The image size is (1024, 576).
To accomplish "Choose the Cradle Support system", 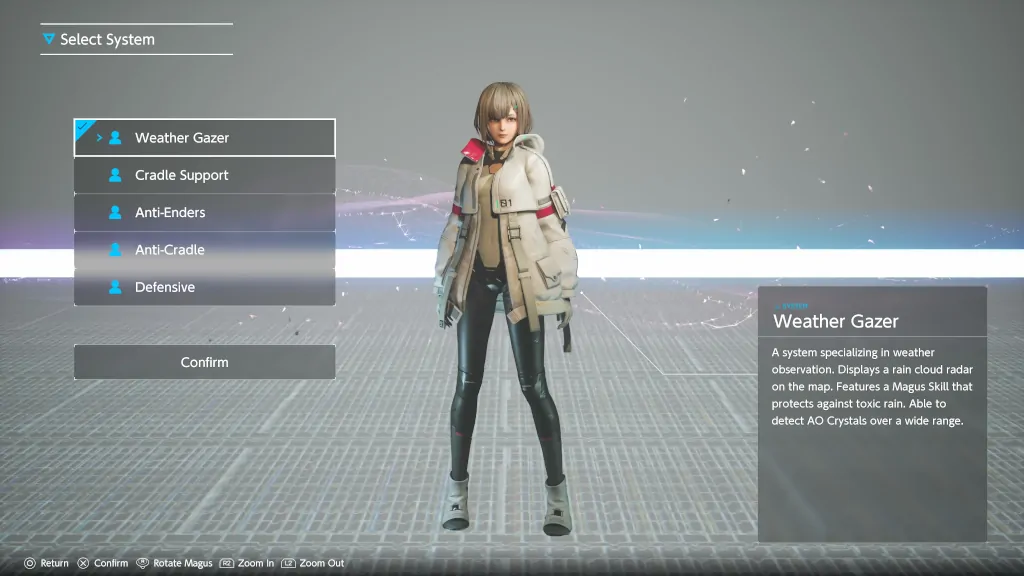I will tap(204, 175).
